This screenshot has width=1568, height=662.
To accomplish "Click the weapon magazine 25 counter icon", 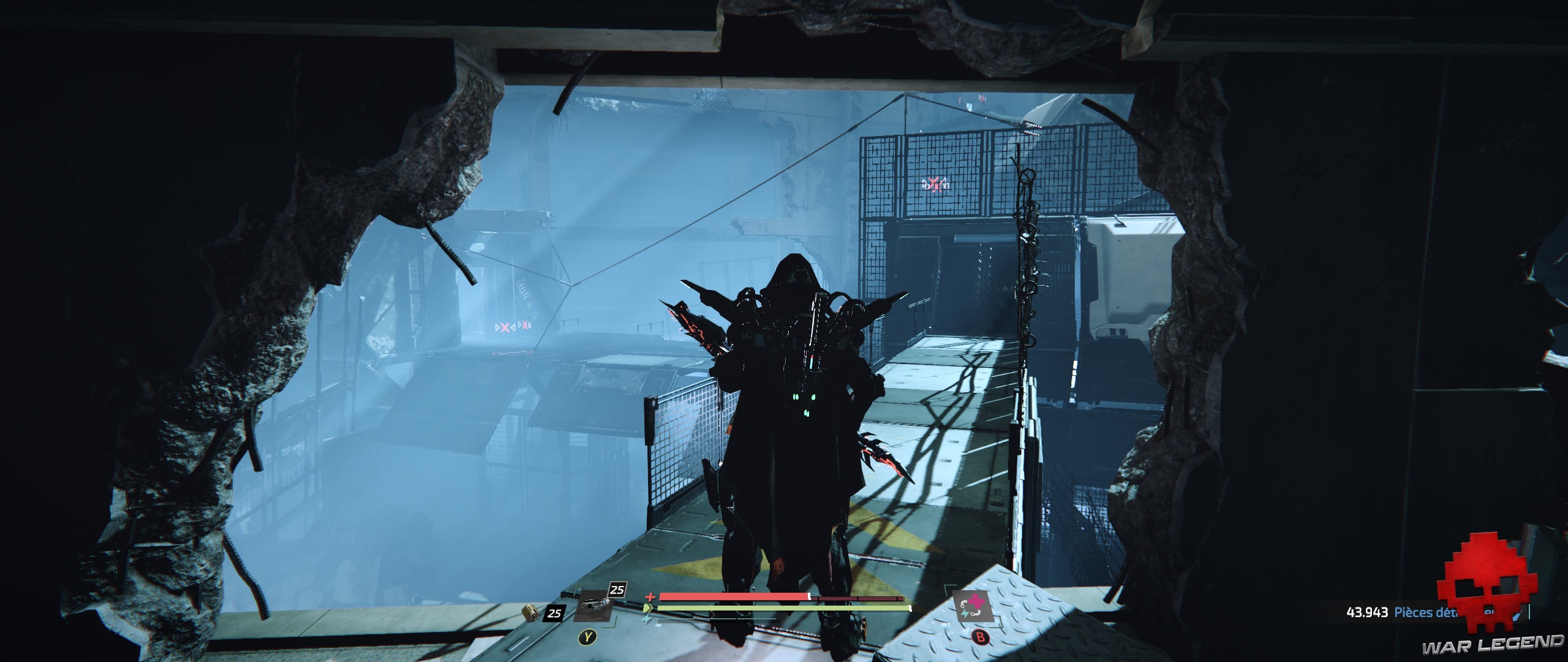I will pos(617,590).
